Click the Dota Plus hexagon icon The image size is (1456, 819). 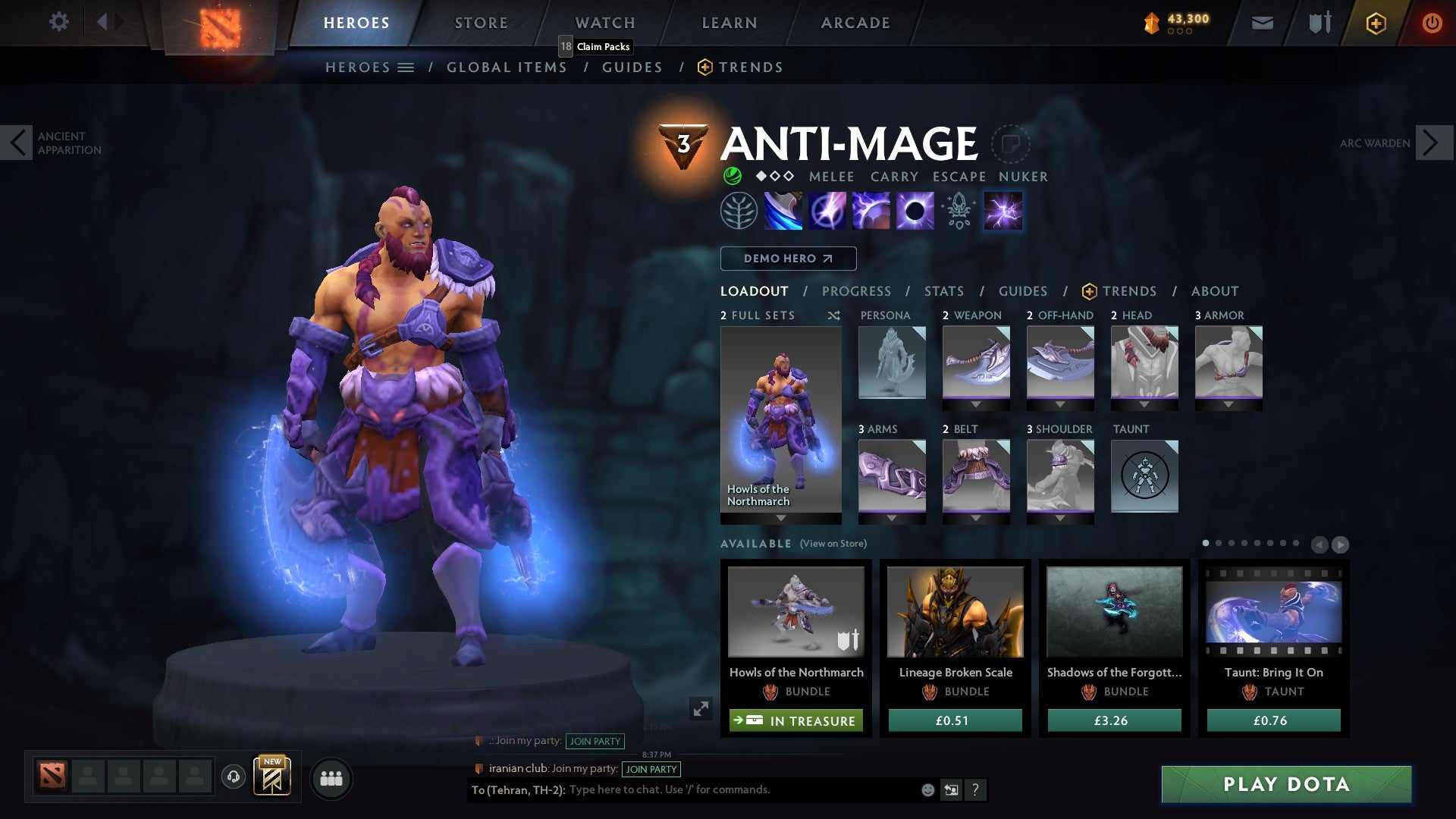click(1375, 23)
